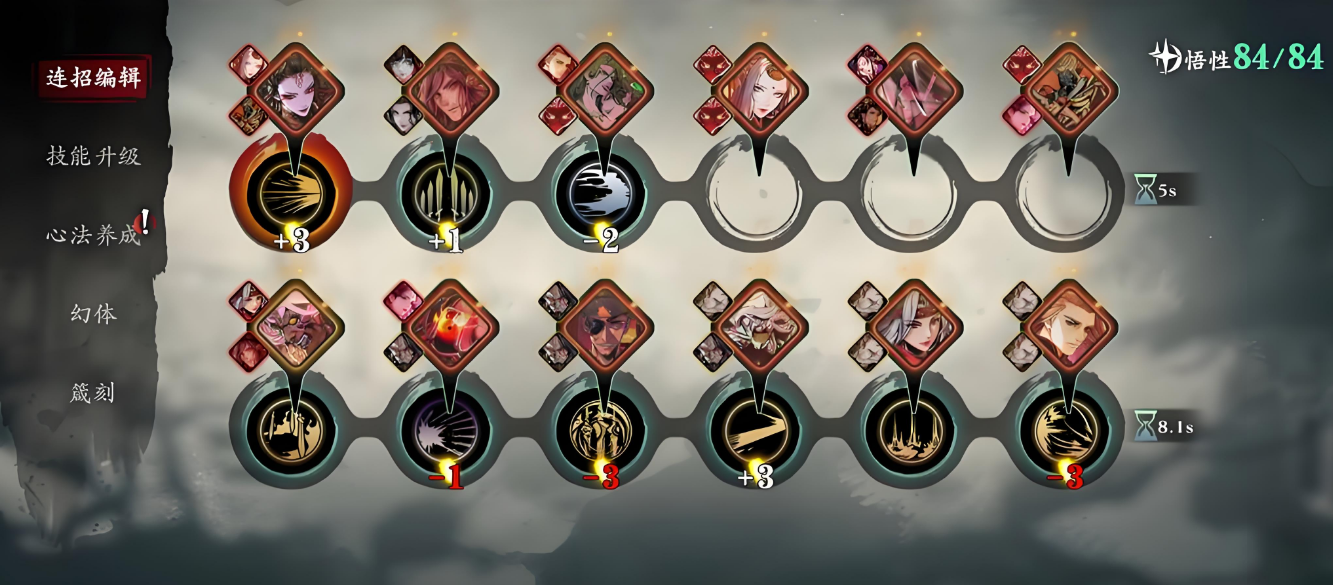Open the 连招编辑 combo editing tab
The height and width of the screenshot is (585, 1333).
click(93, 78)
